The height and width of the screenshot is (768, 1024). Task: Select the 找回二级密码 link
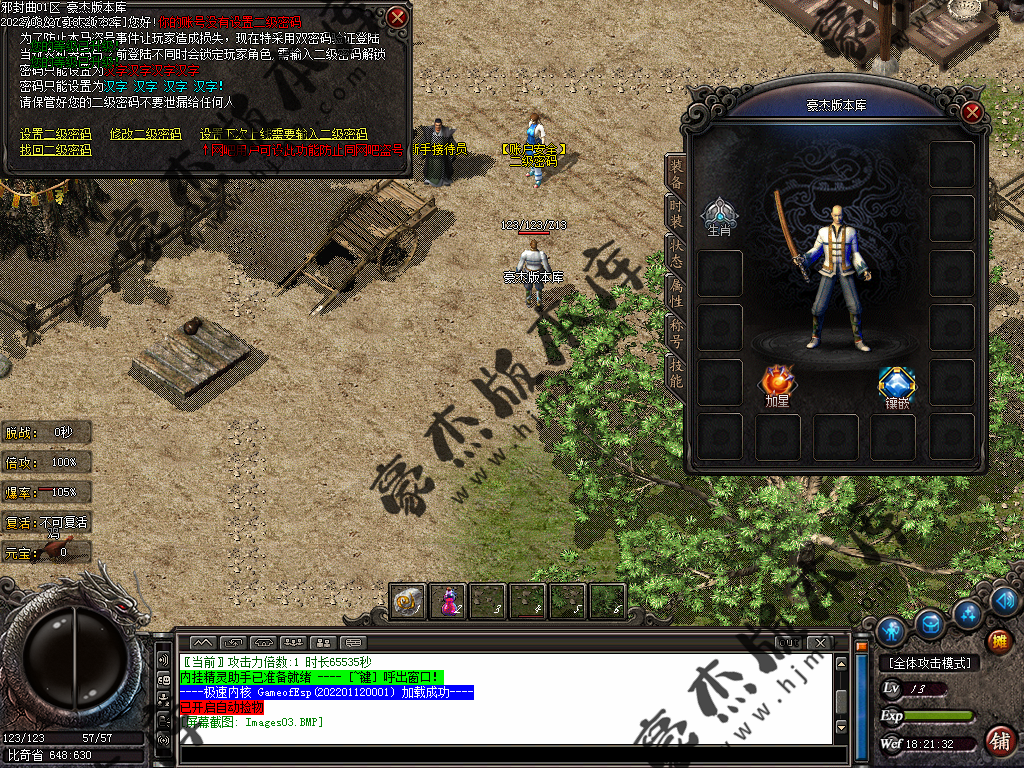[55, 150]
